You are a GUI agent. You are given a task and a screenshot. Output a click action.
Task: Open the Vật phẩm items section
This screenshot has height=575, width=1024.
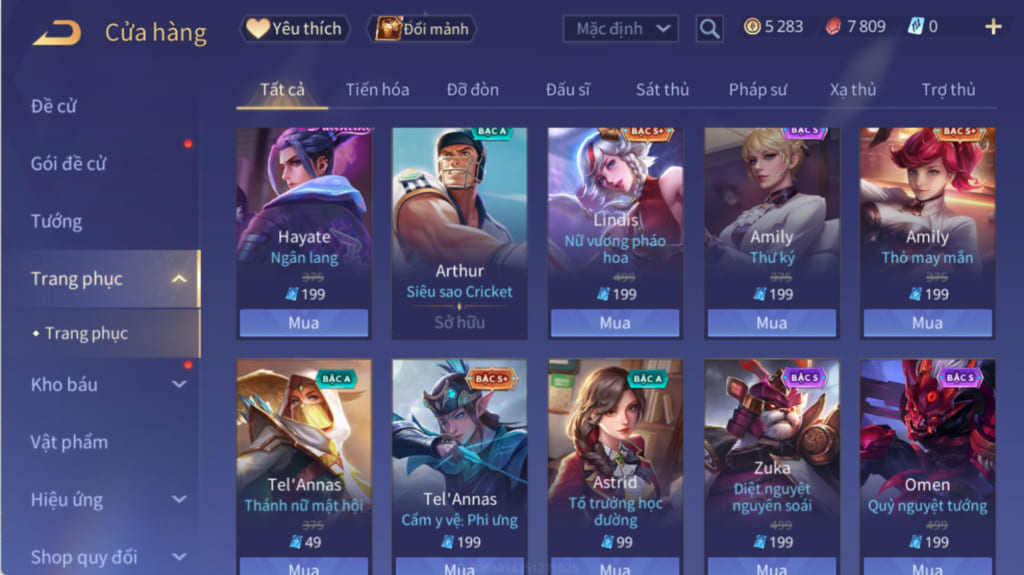click(x=69, y=442)
